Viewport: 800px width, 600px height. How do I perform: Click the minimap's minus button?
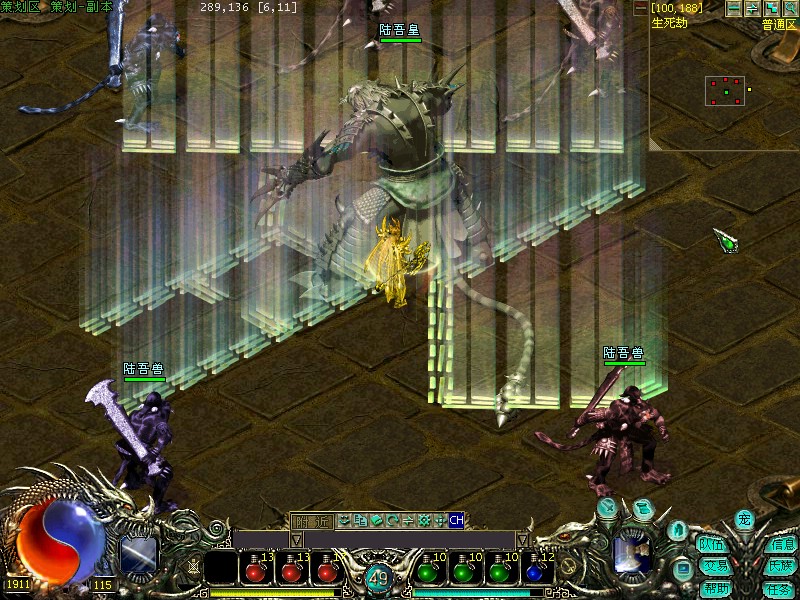[x=734, y=8]
